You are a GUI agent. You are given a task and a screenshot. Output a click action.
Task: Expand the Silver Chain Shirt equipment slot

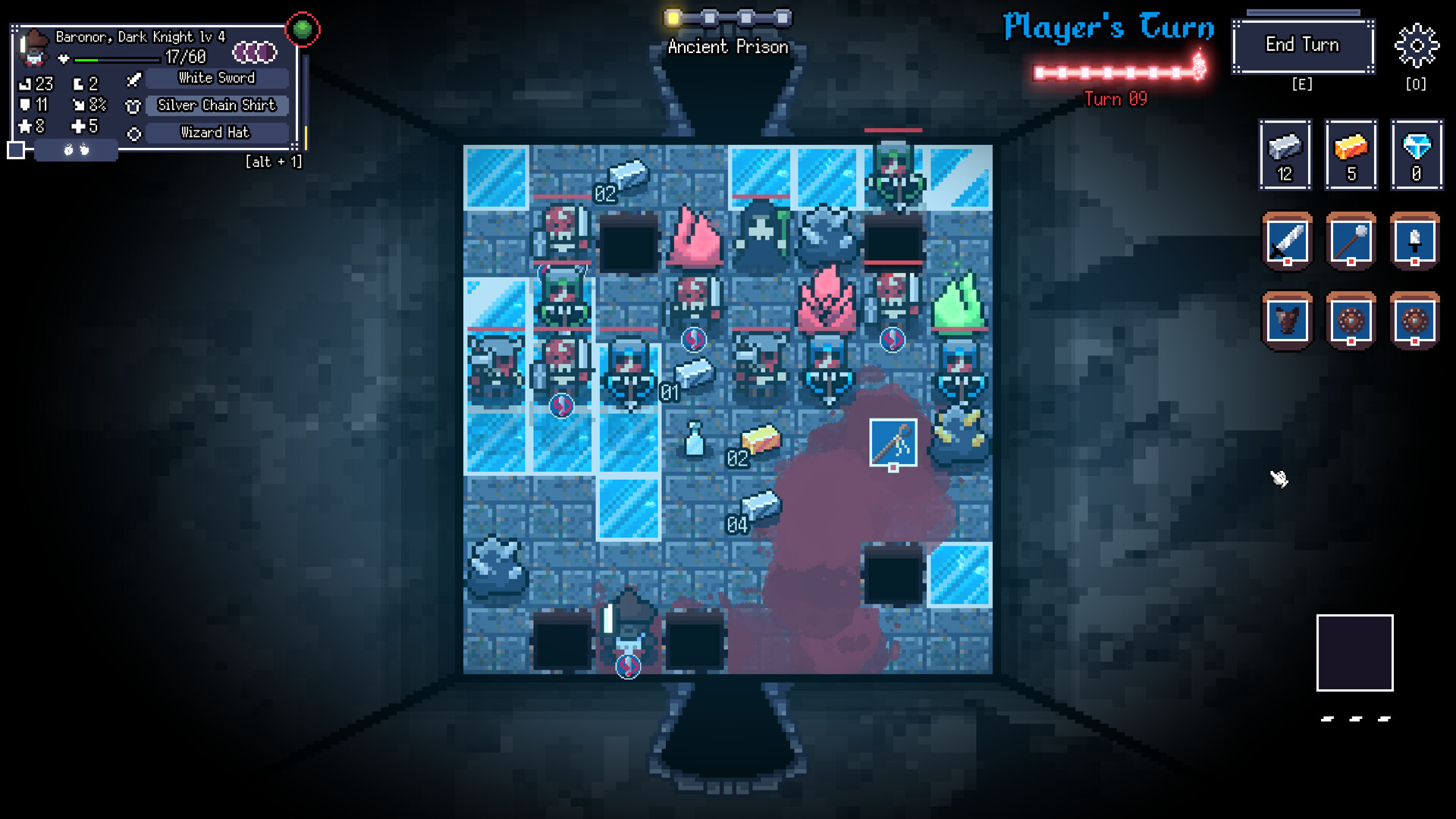[x=216, y=105]
